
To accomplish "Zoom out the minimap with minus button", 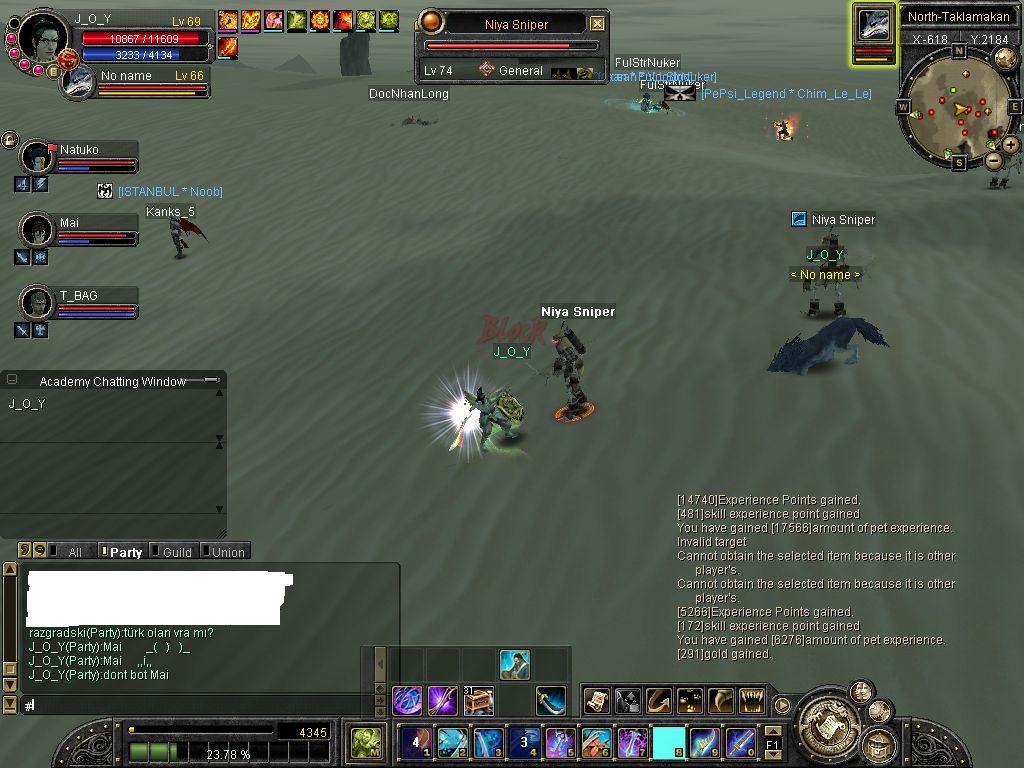I will [x=994, y=160].
